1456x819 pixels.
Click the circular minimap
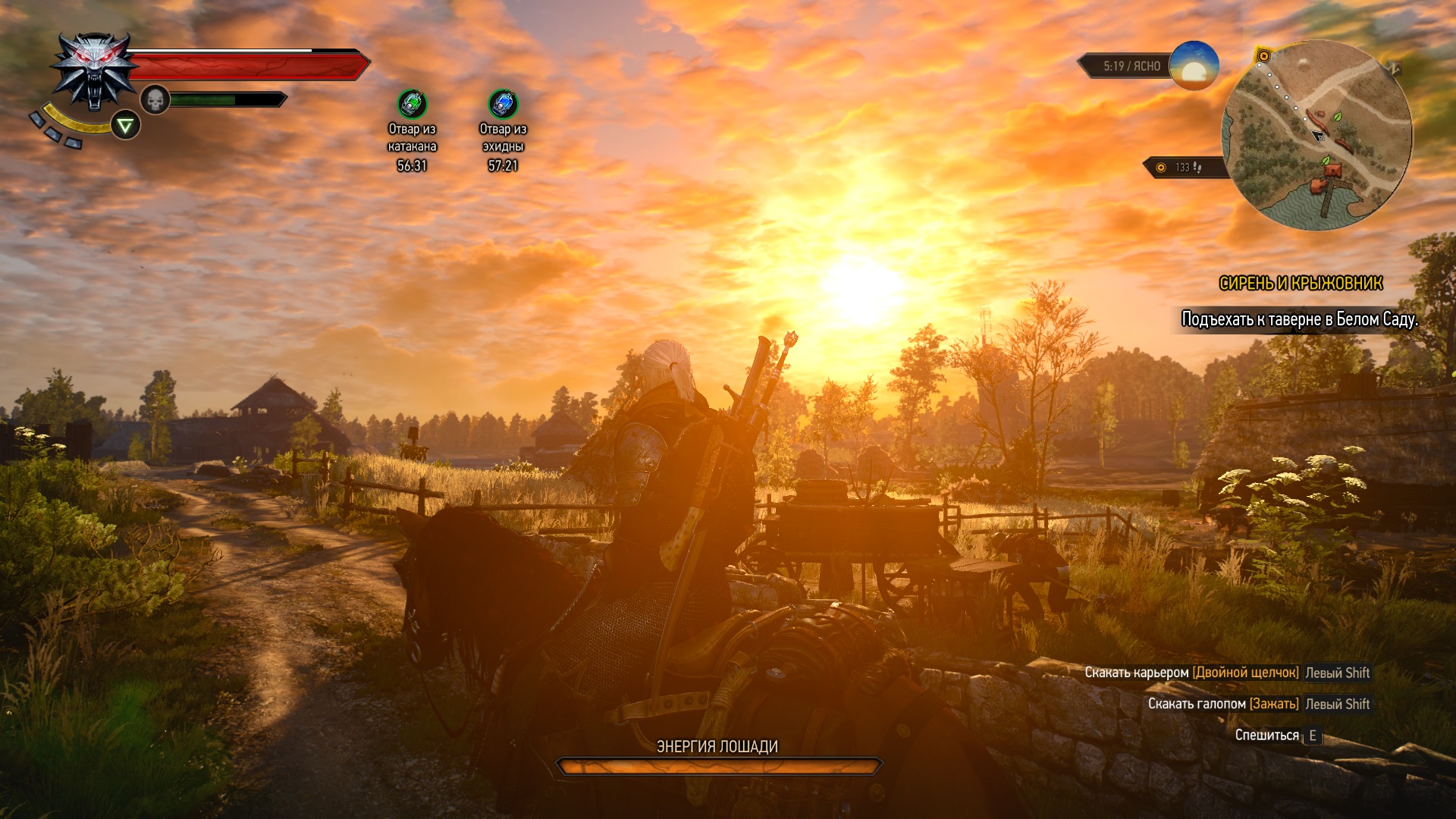click(x=1317, y=135)
